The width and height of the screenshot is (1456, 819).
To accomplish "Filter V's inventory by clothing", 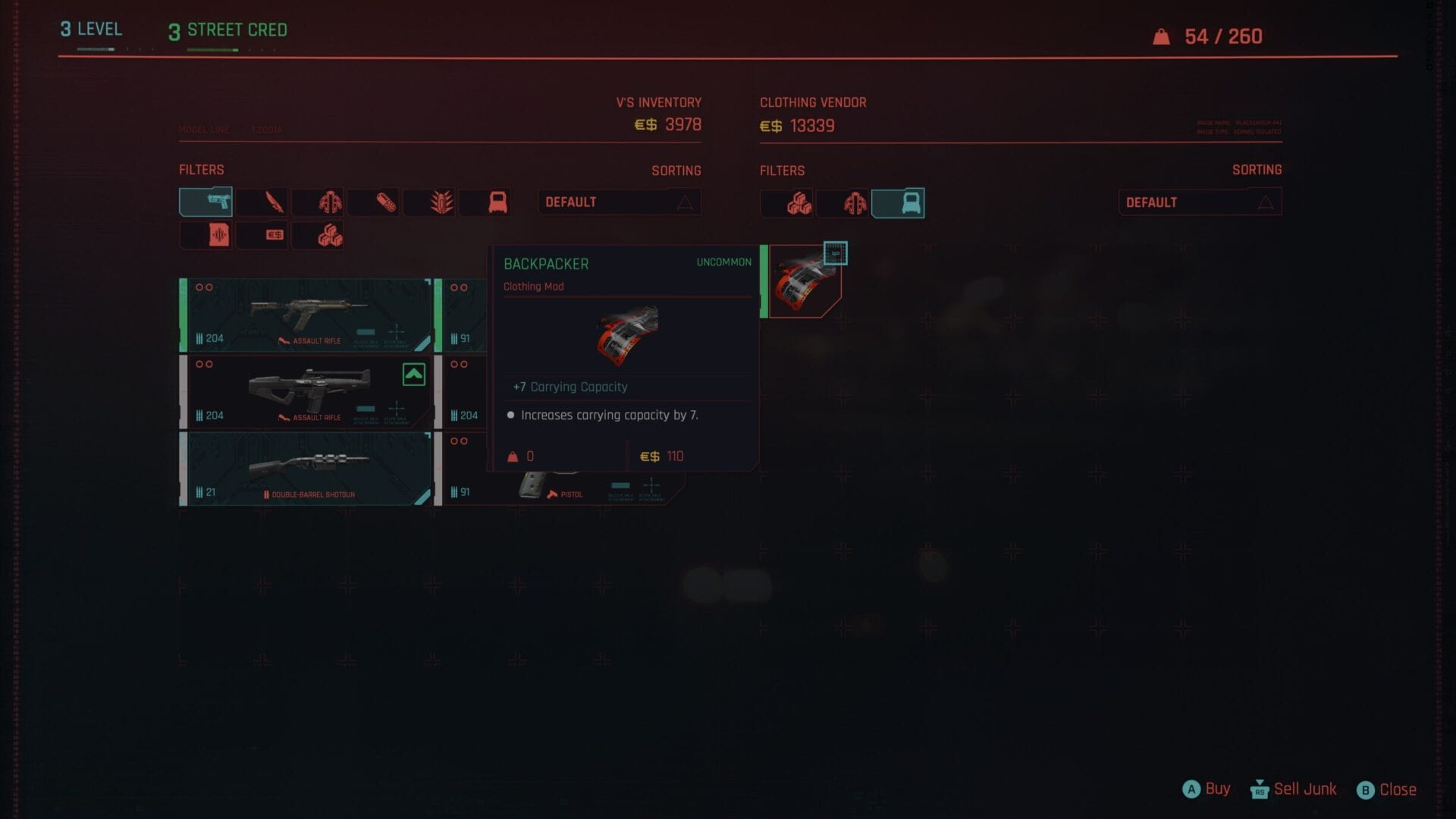I will (485, 202).
